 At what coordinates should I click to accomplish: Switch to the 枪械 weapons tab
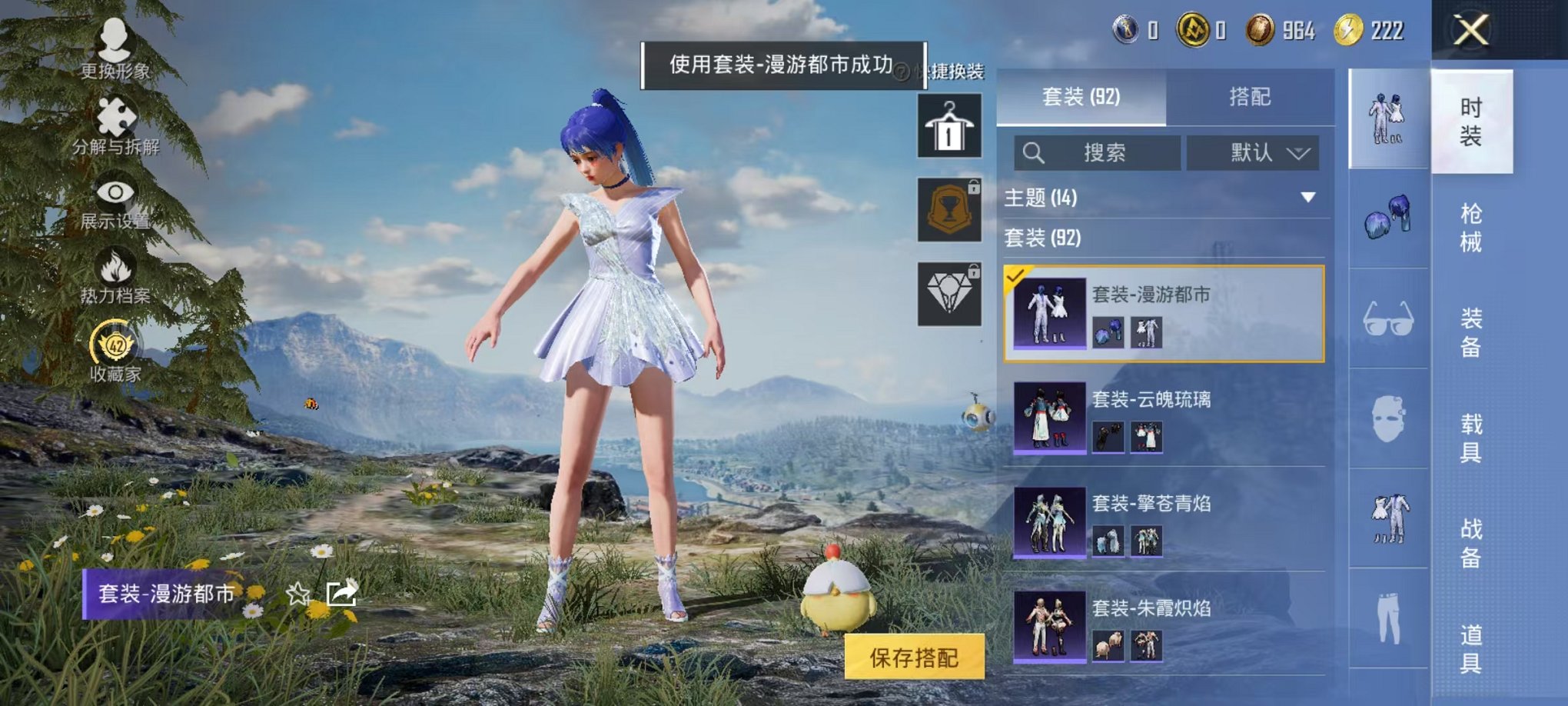point(1472,227)
